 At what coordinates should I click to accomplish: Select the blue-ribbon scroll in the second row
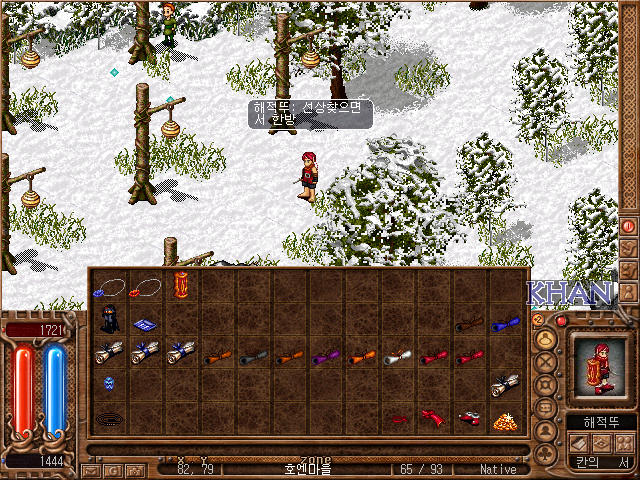505,323
